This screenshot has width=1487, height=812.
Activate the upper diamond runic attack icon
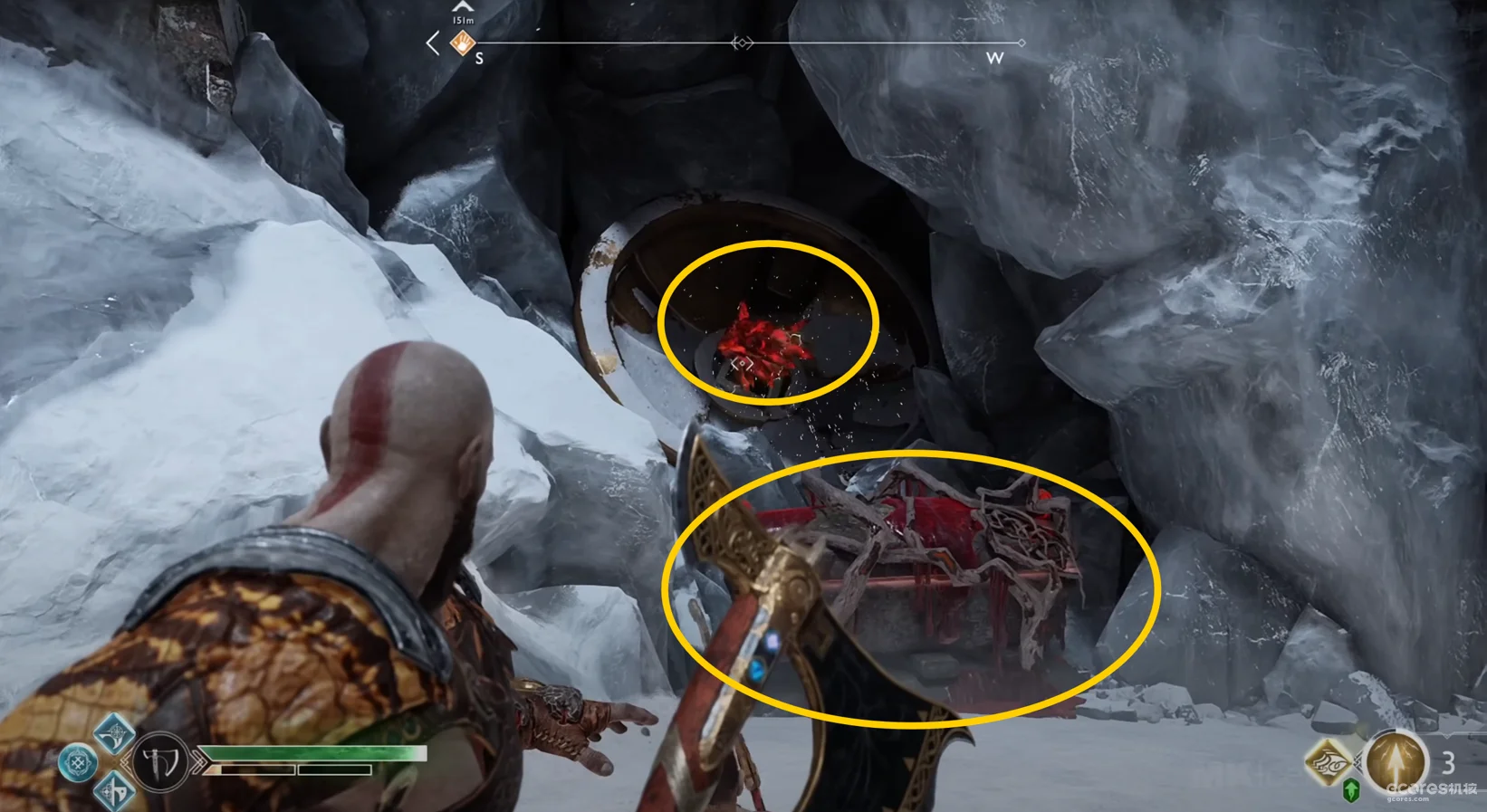point(114,733)
